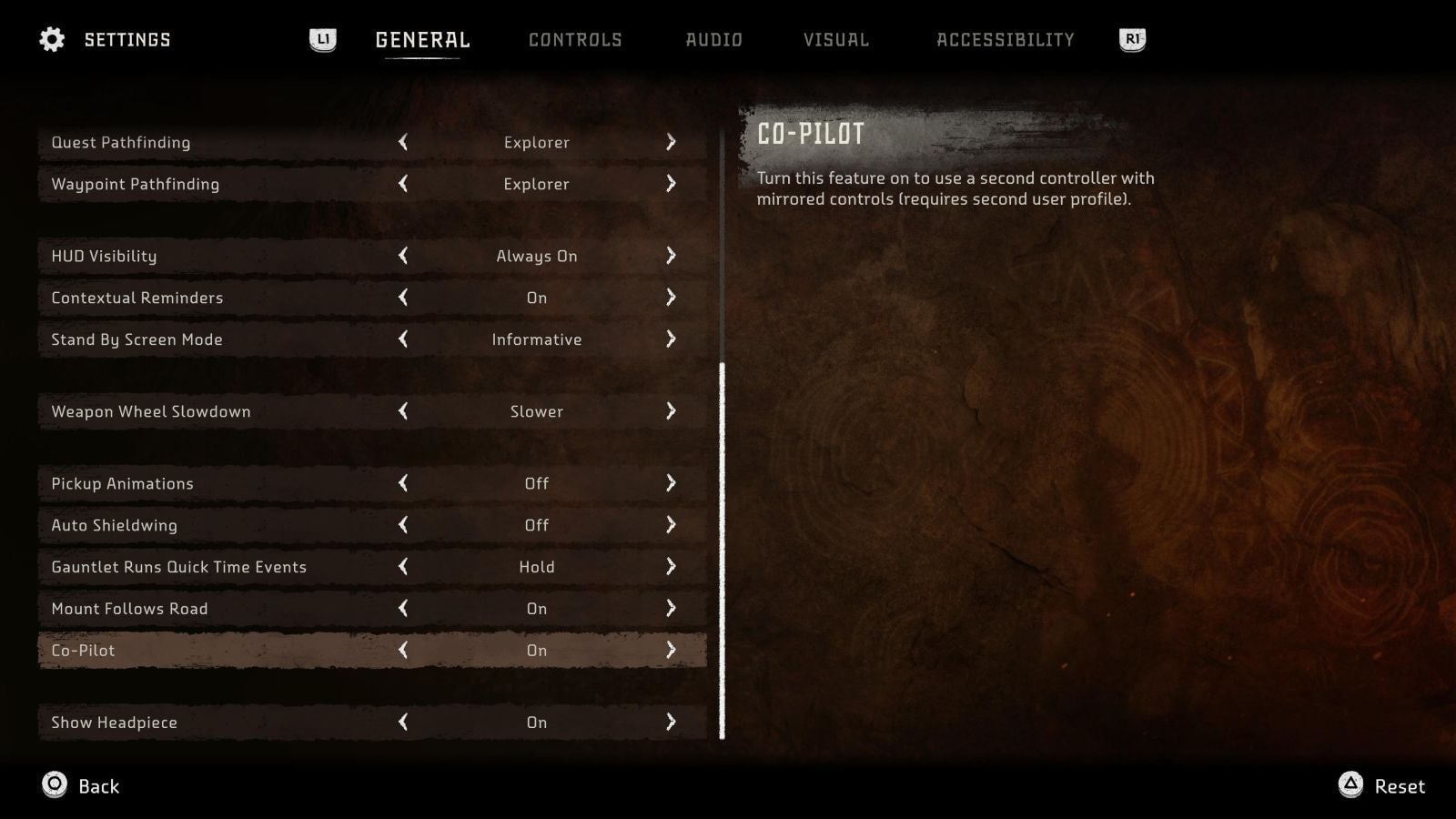Disable Mount Follows Road
This screenshot has width=1456, height=819.
point(404,608)
